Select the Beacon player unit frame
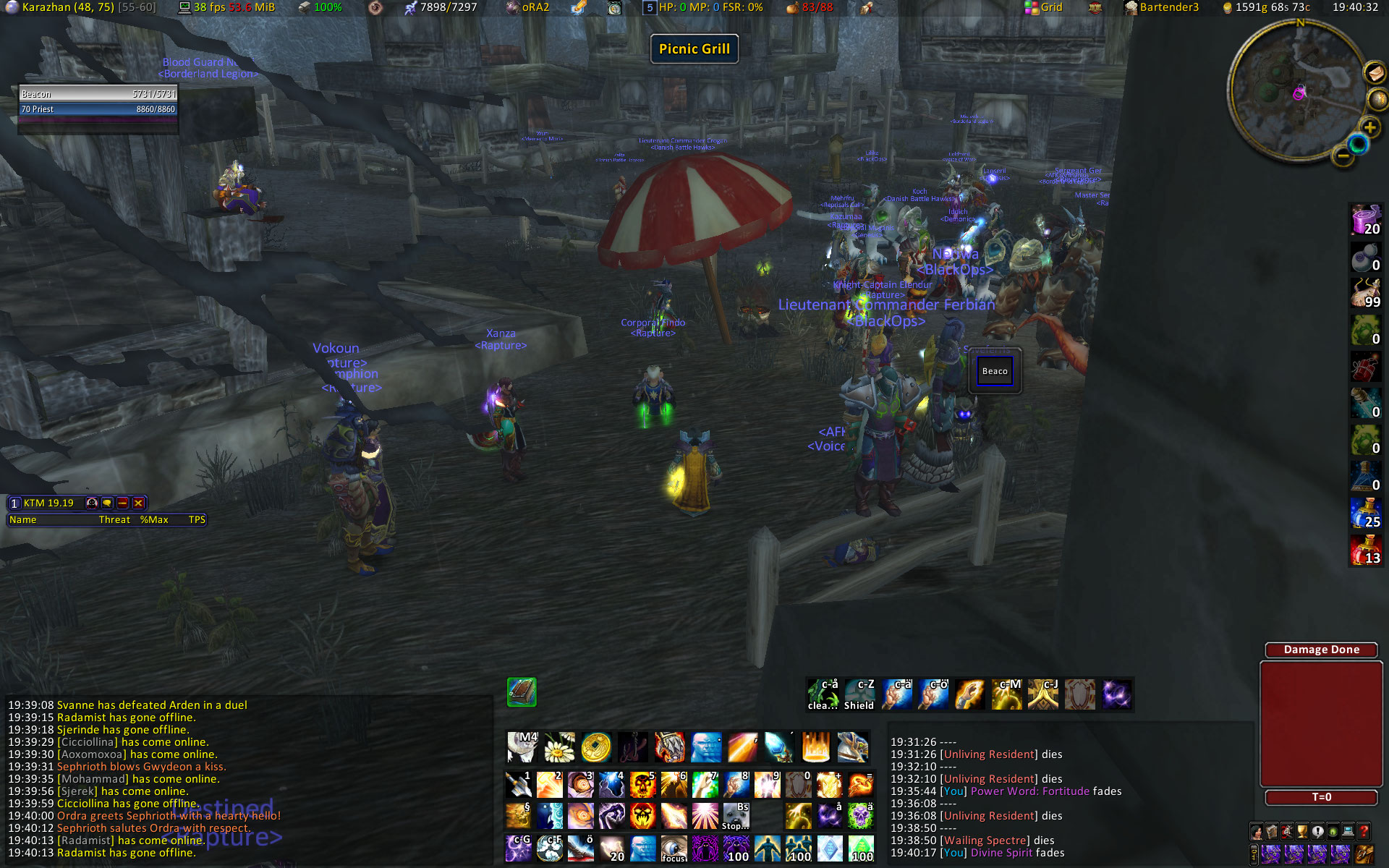1389x868 pixels. (98, 94)
